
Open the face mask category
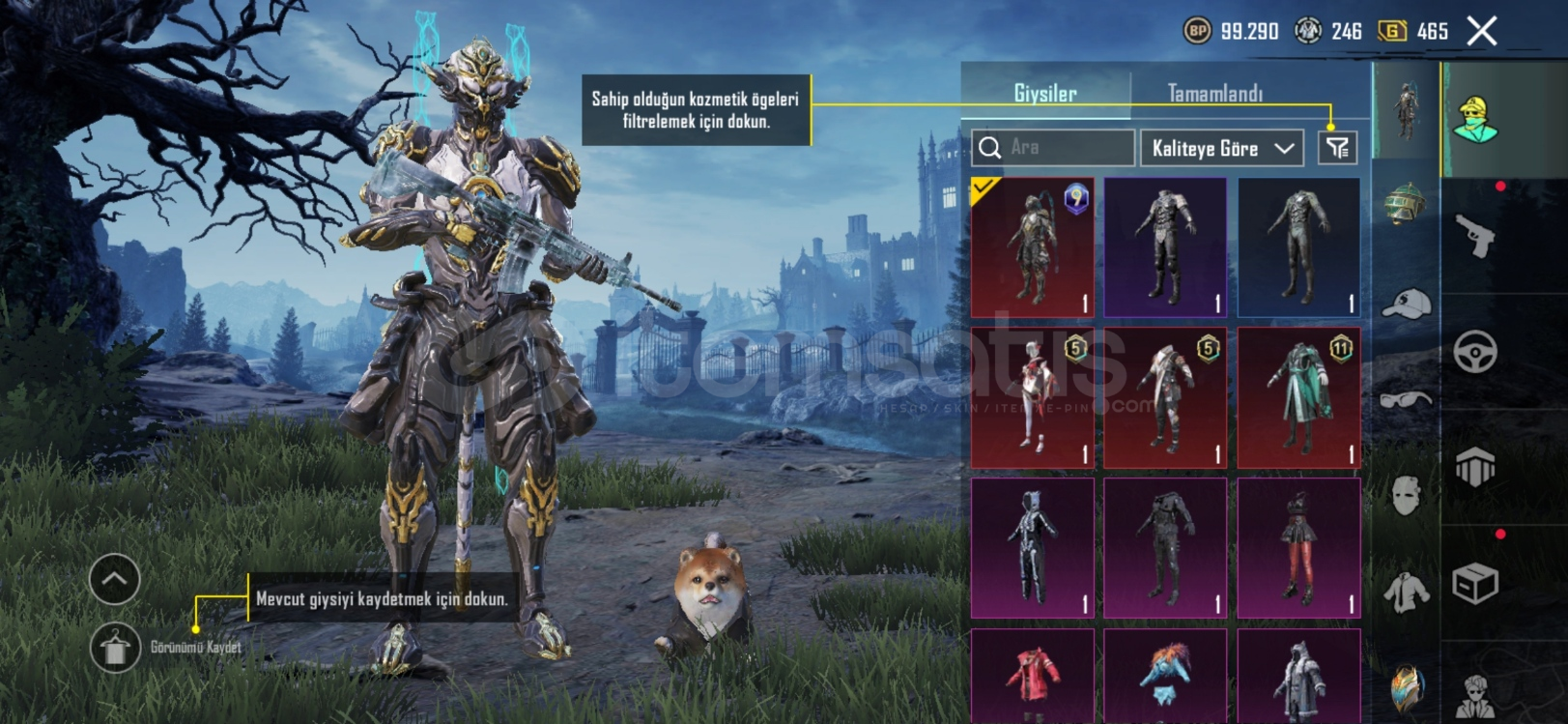click(x=1406, y=495)
